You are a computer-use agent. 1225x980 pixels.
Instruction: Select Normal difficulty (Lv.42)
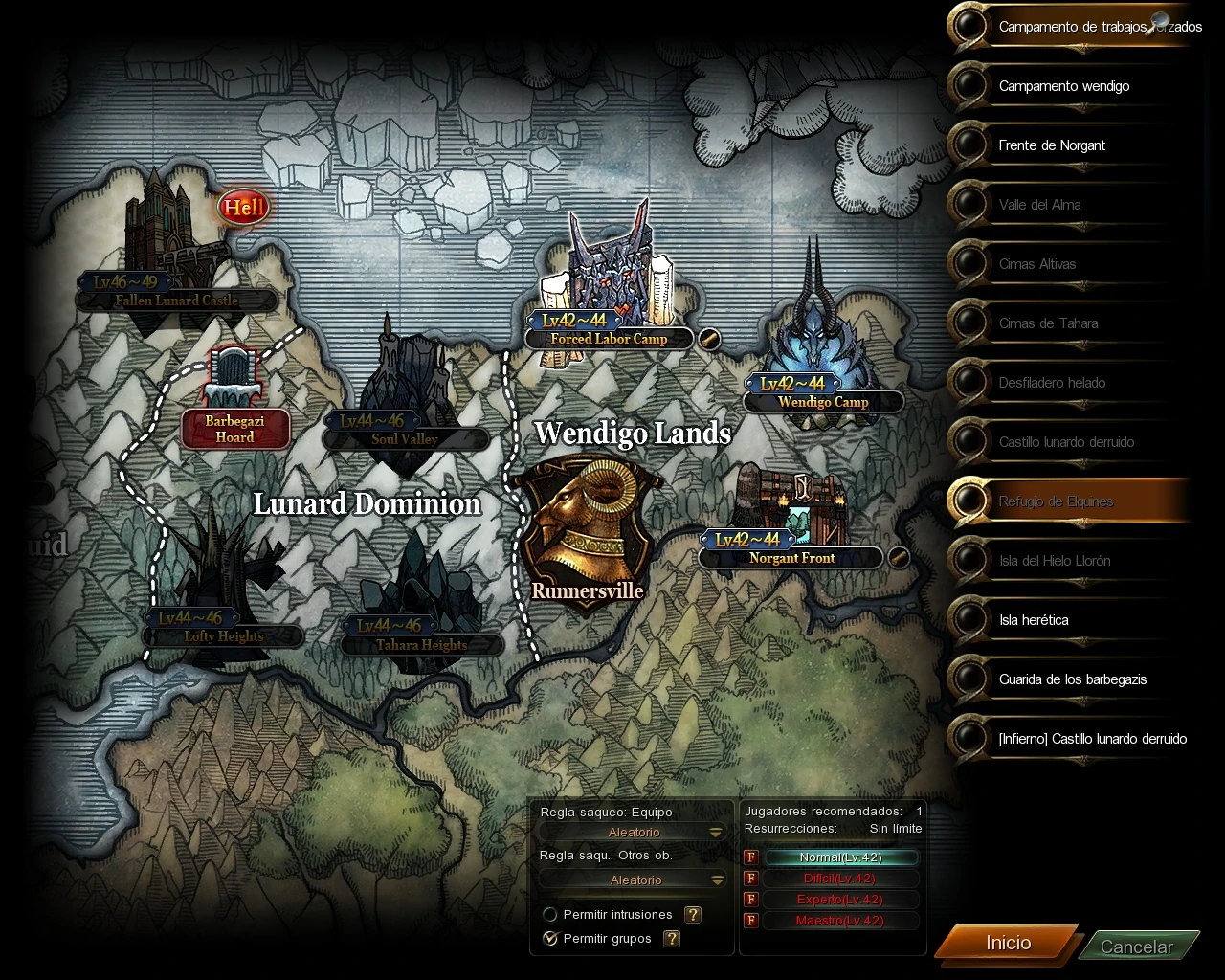(841, 857)
